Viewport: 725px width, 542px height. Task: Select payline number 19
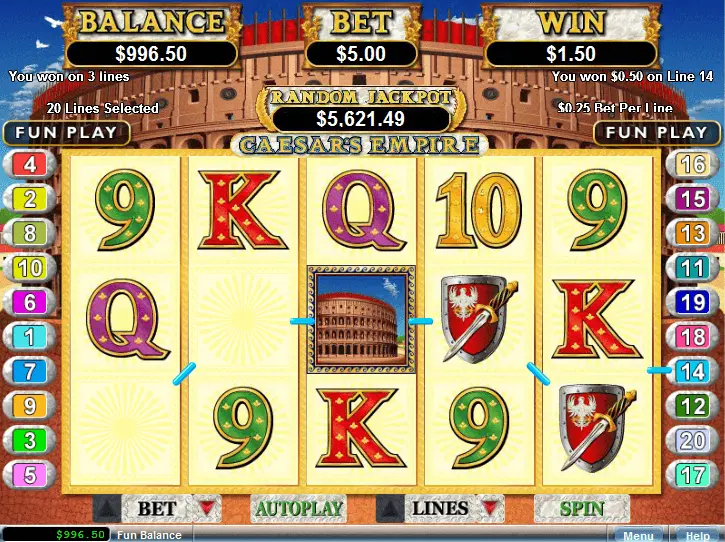[692, 302]
